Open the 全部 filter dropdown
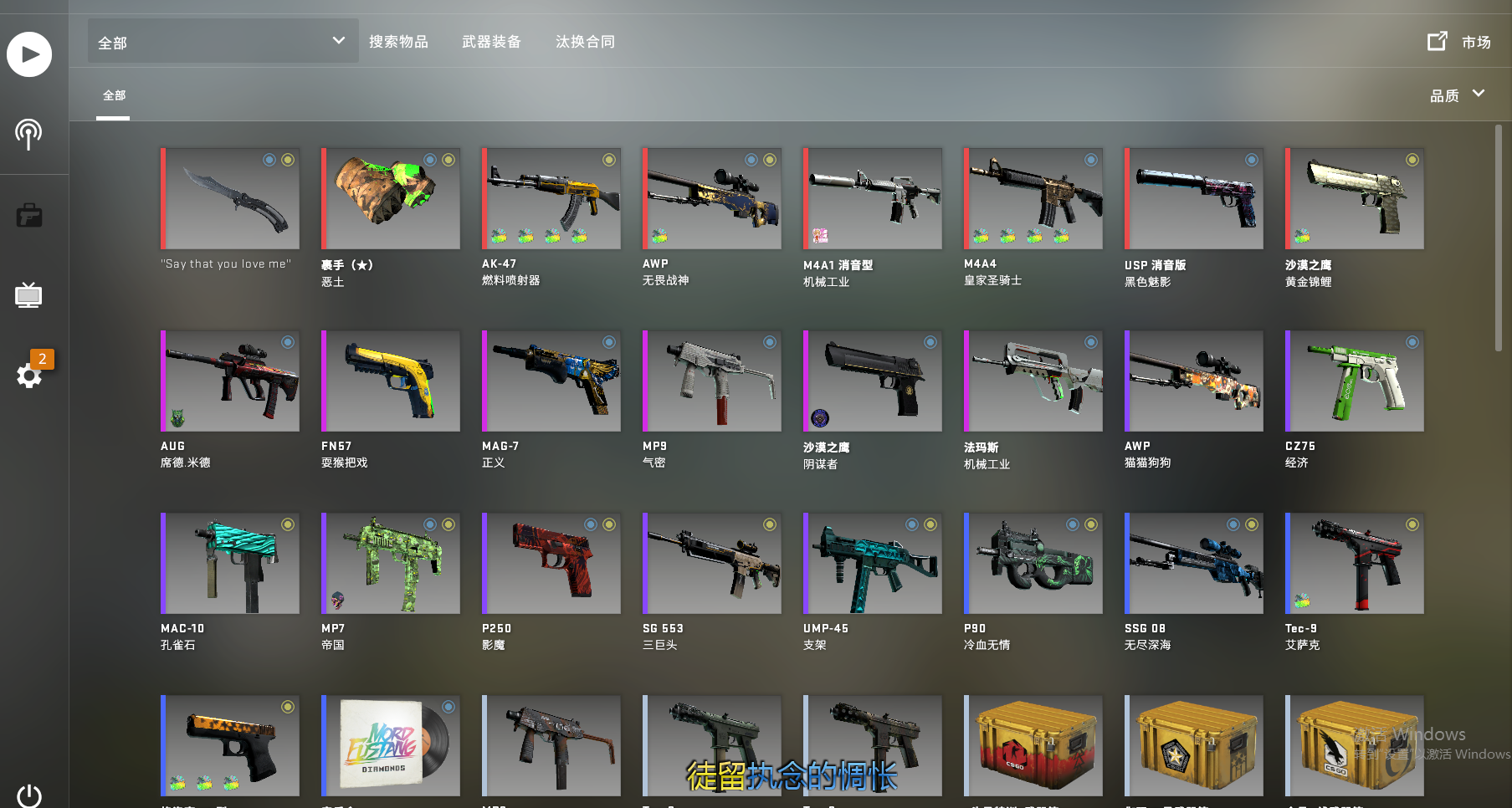 [x=222, y=40]
